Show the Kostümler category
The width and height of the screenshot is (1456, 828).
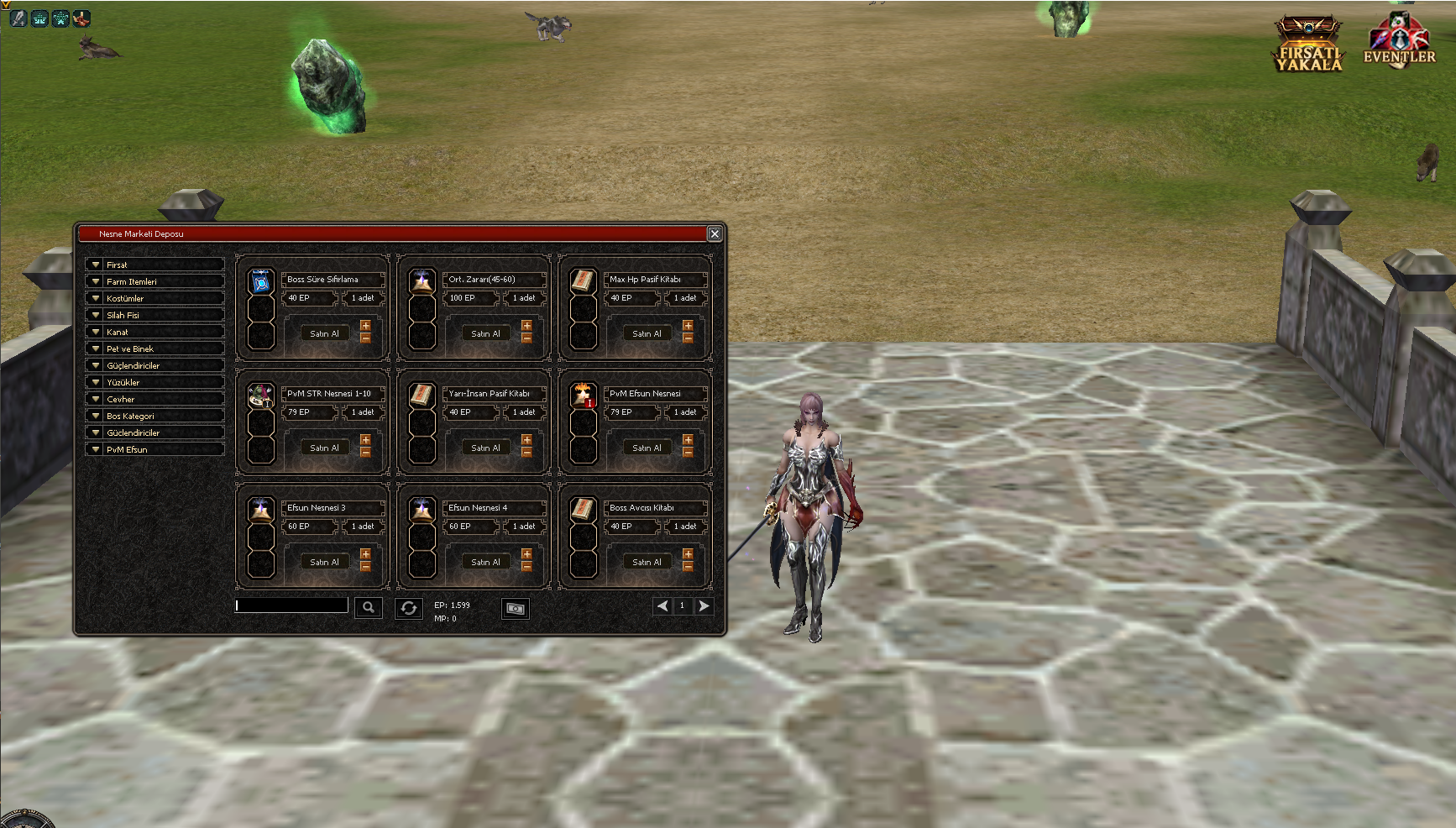pos(155,298)
